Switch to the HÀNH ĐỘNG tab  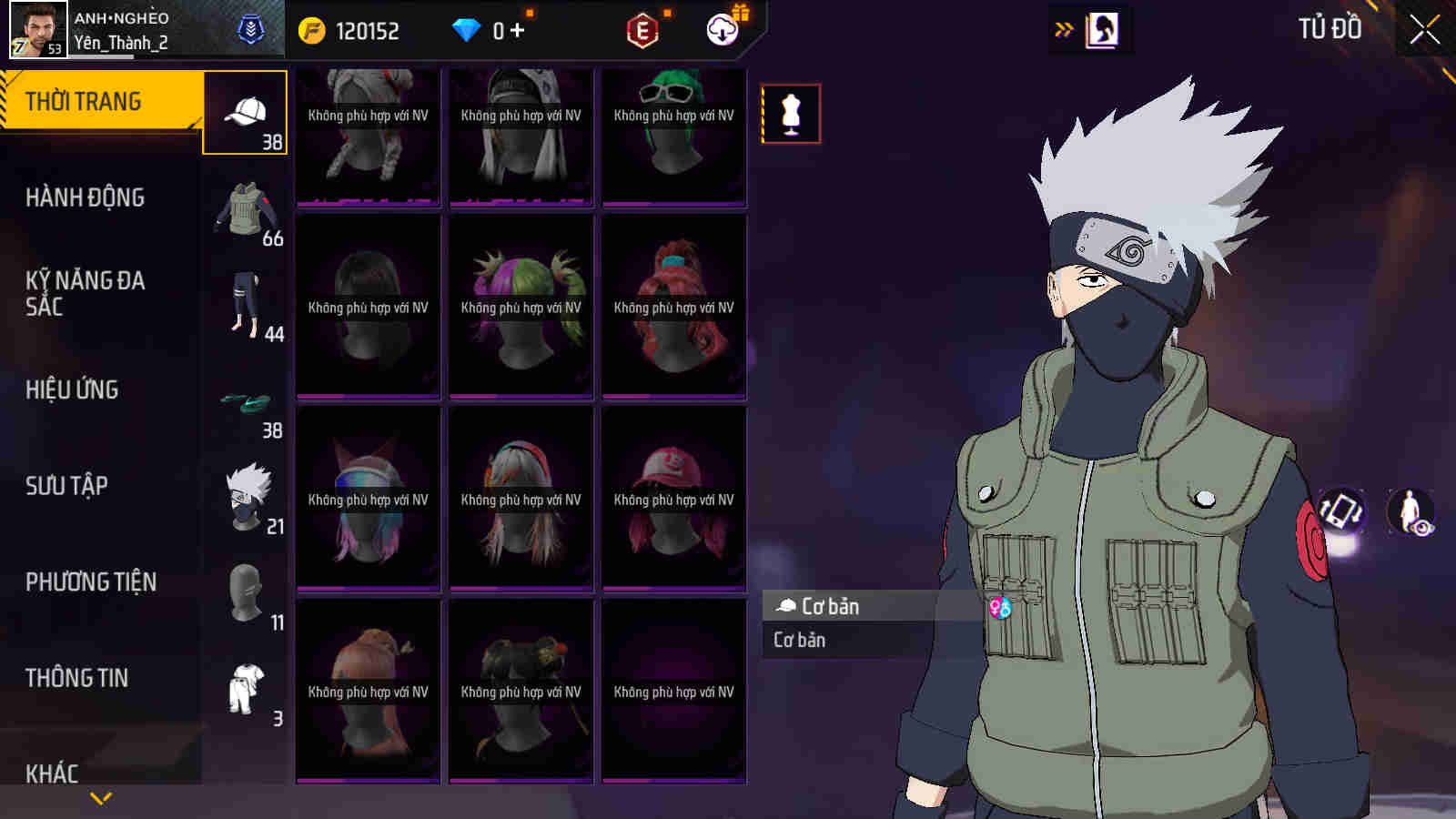click(88, 197)
